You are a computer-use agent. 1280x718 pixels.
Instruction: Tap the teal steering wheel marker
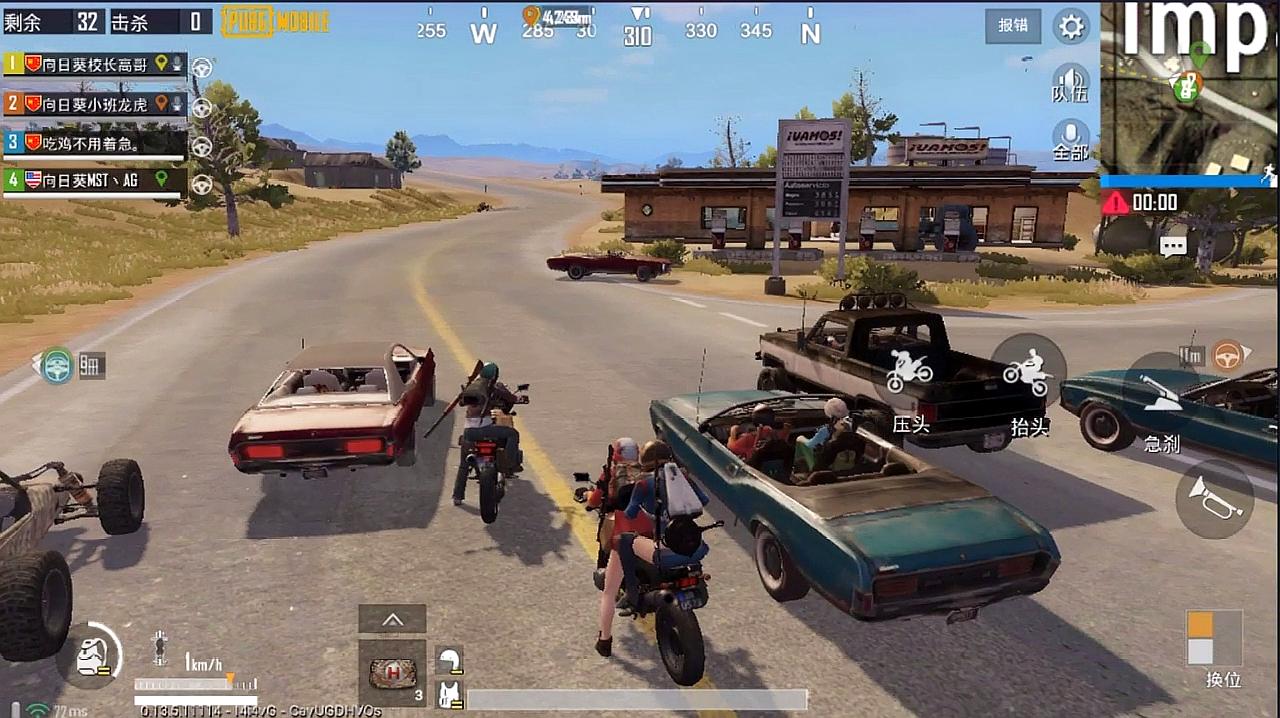[58, 365]
